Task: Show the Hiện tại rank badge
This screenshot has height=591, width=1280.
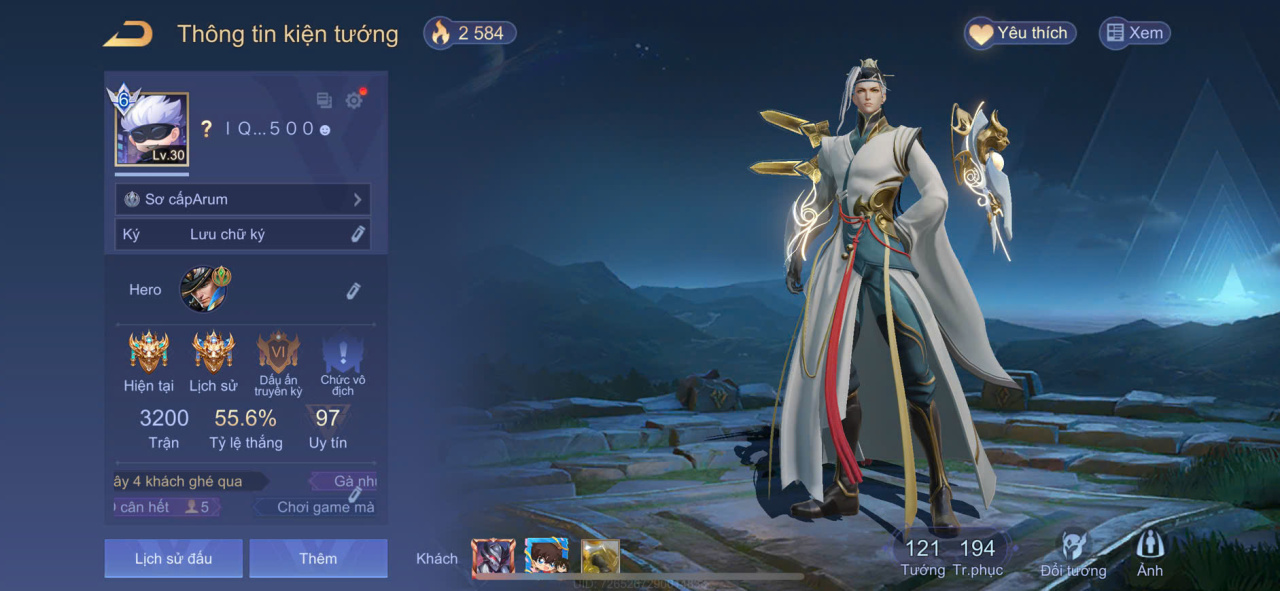Action: click(149, 353)
